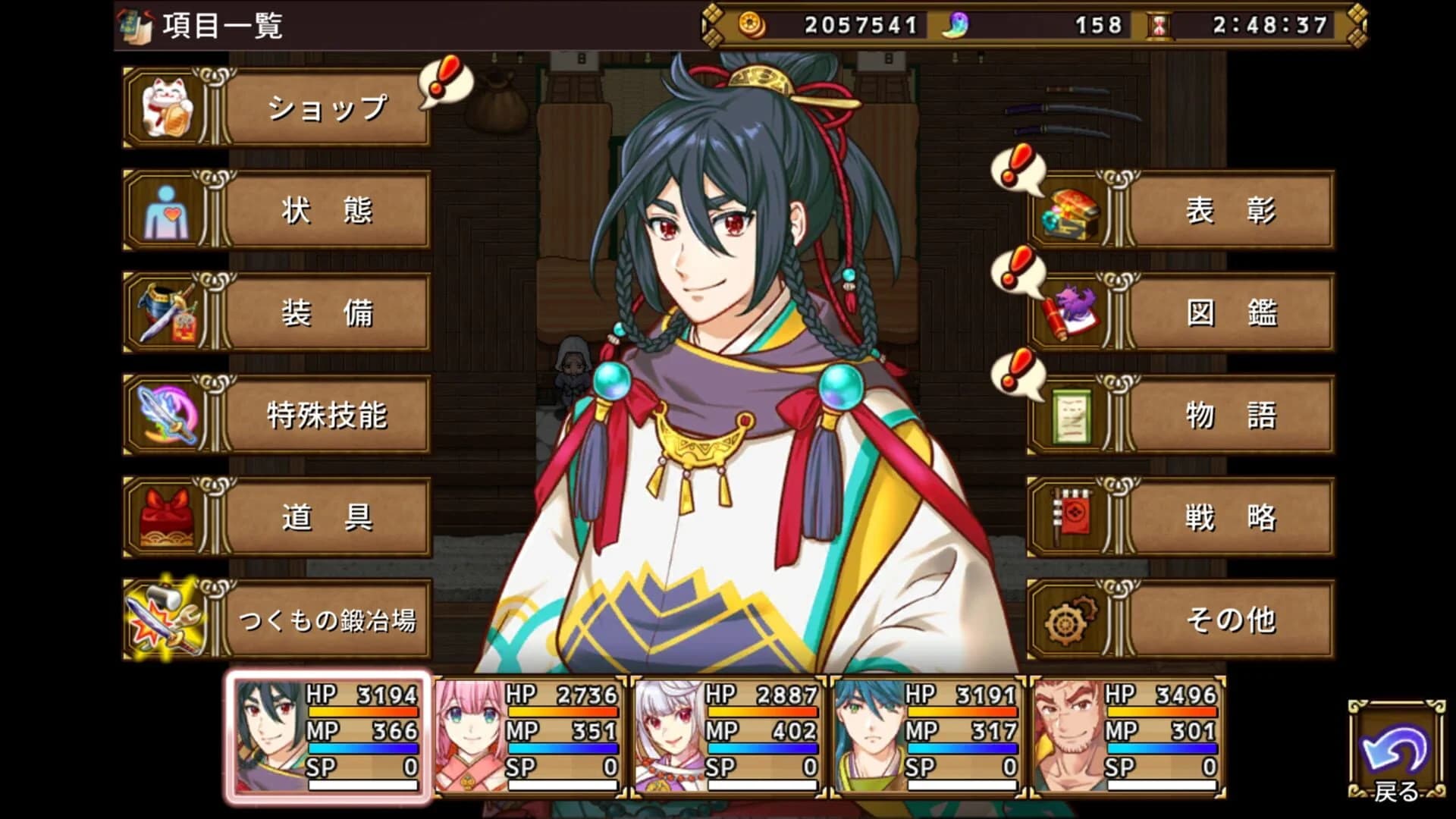Open the hammer-and-sword forge icon
Viewport: 1456px width, 819px height.
(163, 618)
